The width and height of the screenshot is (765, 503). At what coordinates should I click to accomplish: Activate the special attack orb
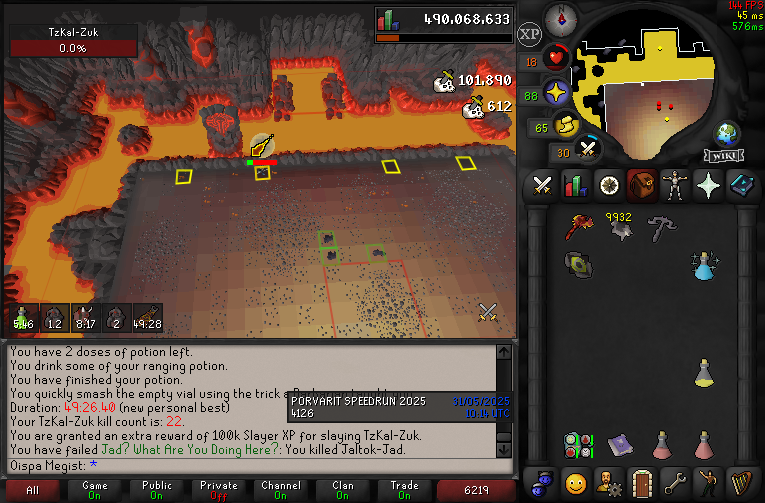[x=588, y=150]
